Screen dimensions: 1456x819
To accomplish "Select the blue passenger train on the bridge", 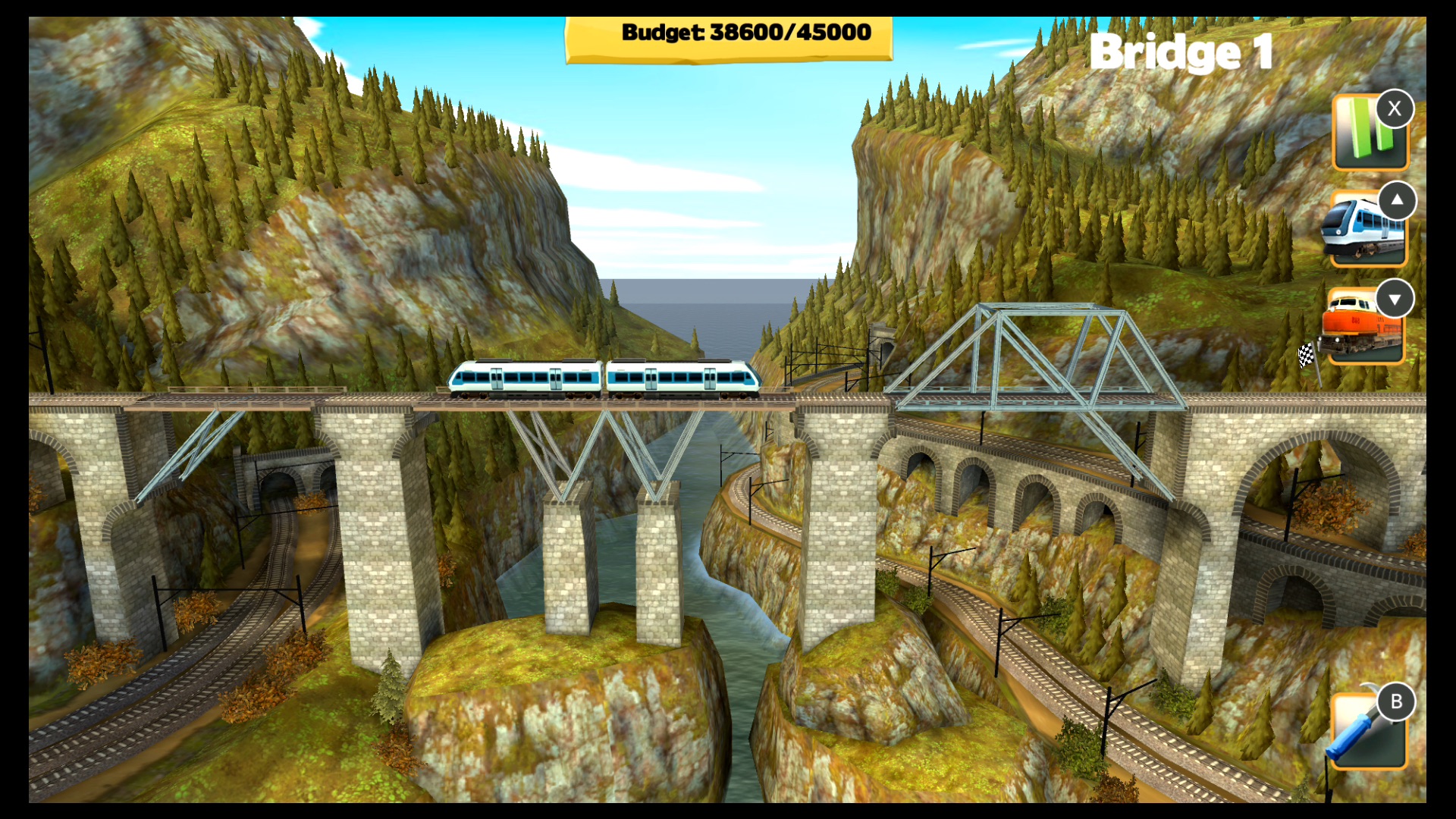I will coord(607,378).
